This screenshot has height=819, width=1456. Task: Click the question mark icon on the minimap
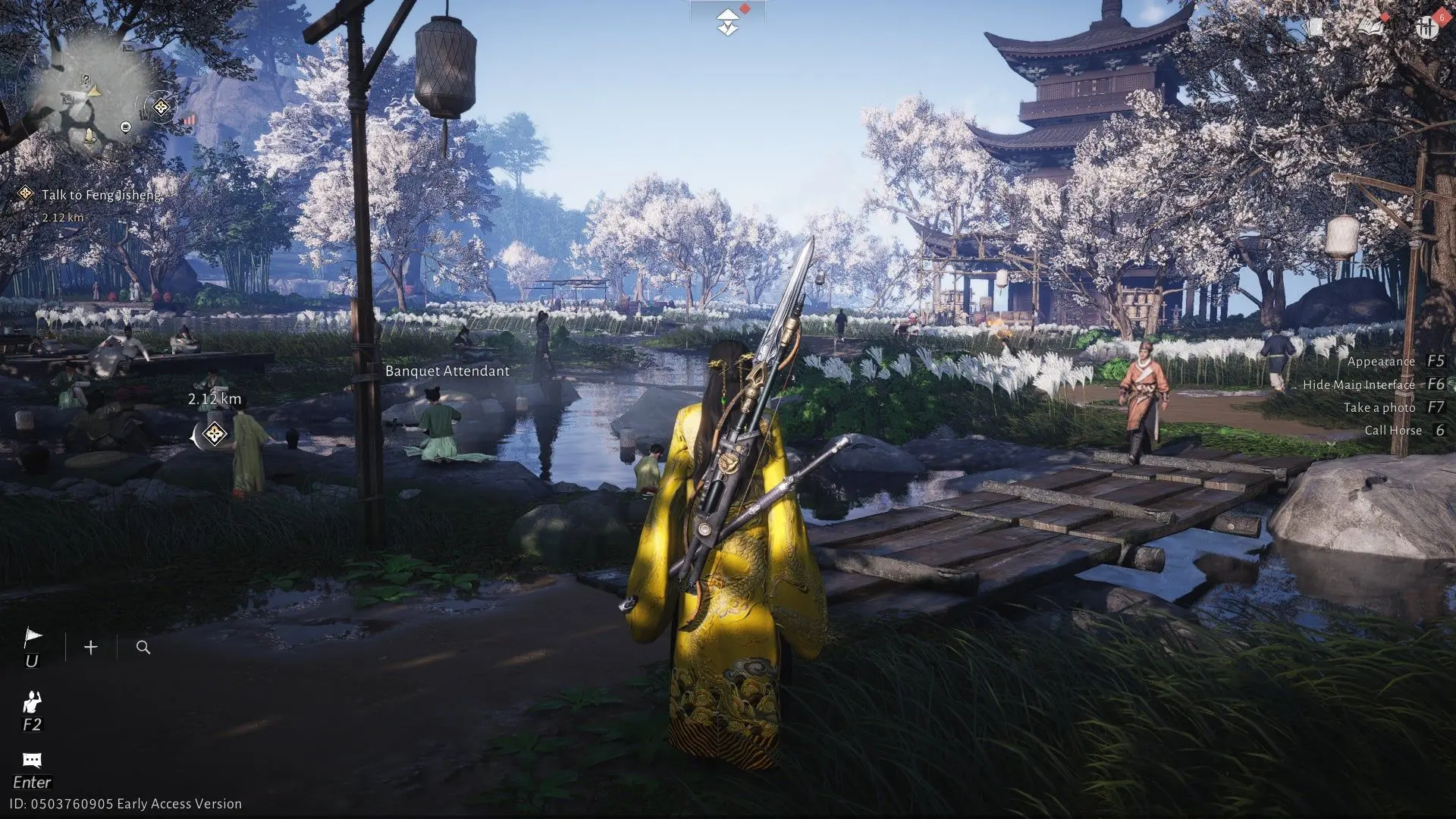[x=85, y=80]
